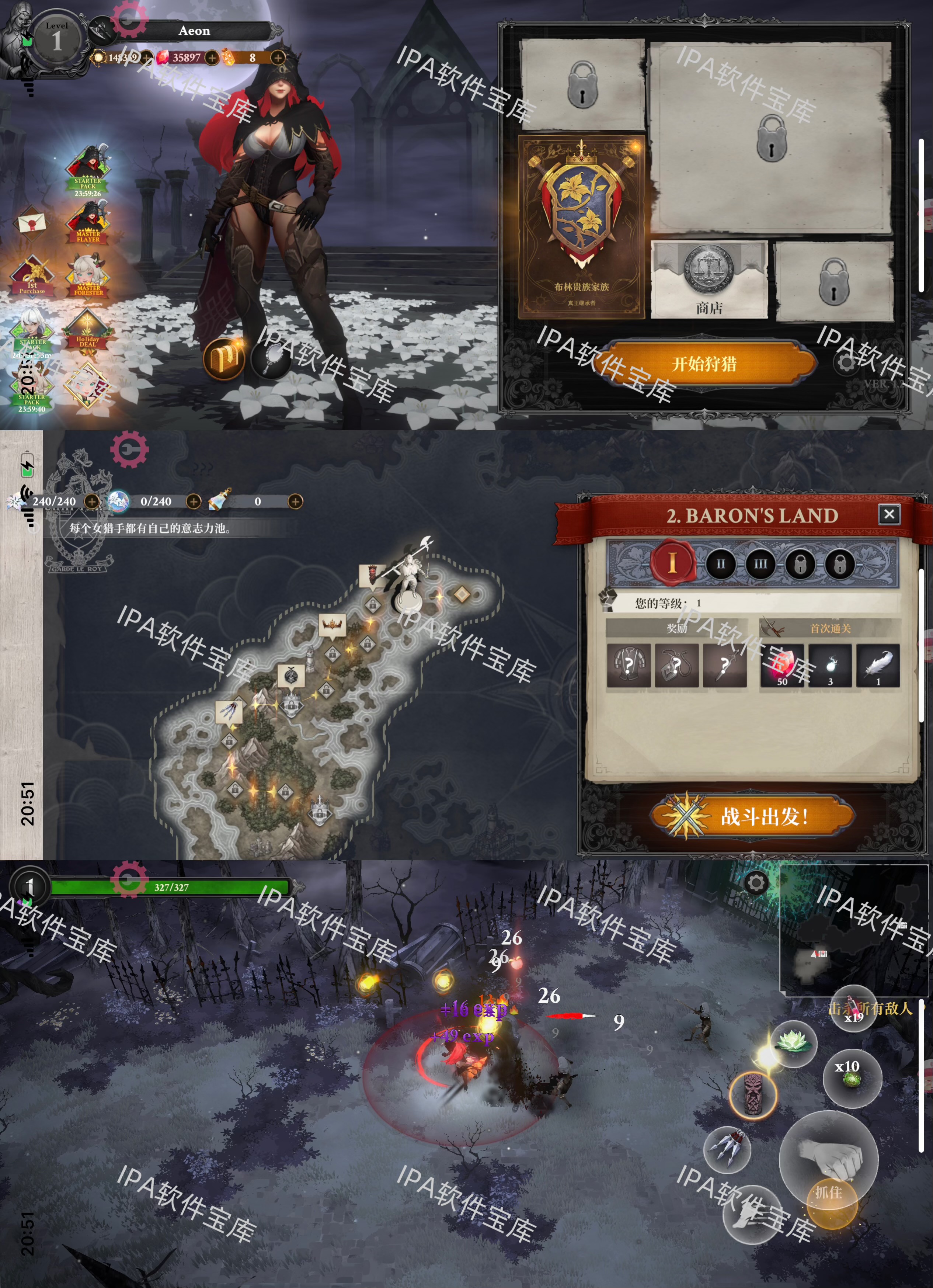Screen dimensions: 933x1288
Task: Open the Holiday Deal offer
Action: pyautogui.click(x=87, y=332)
